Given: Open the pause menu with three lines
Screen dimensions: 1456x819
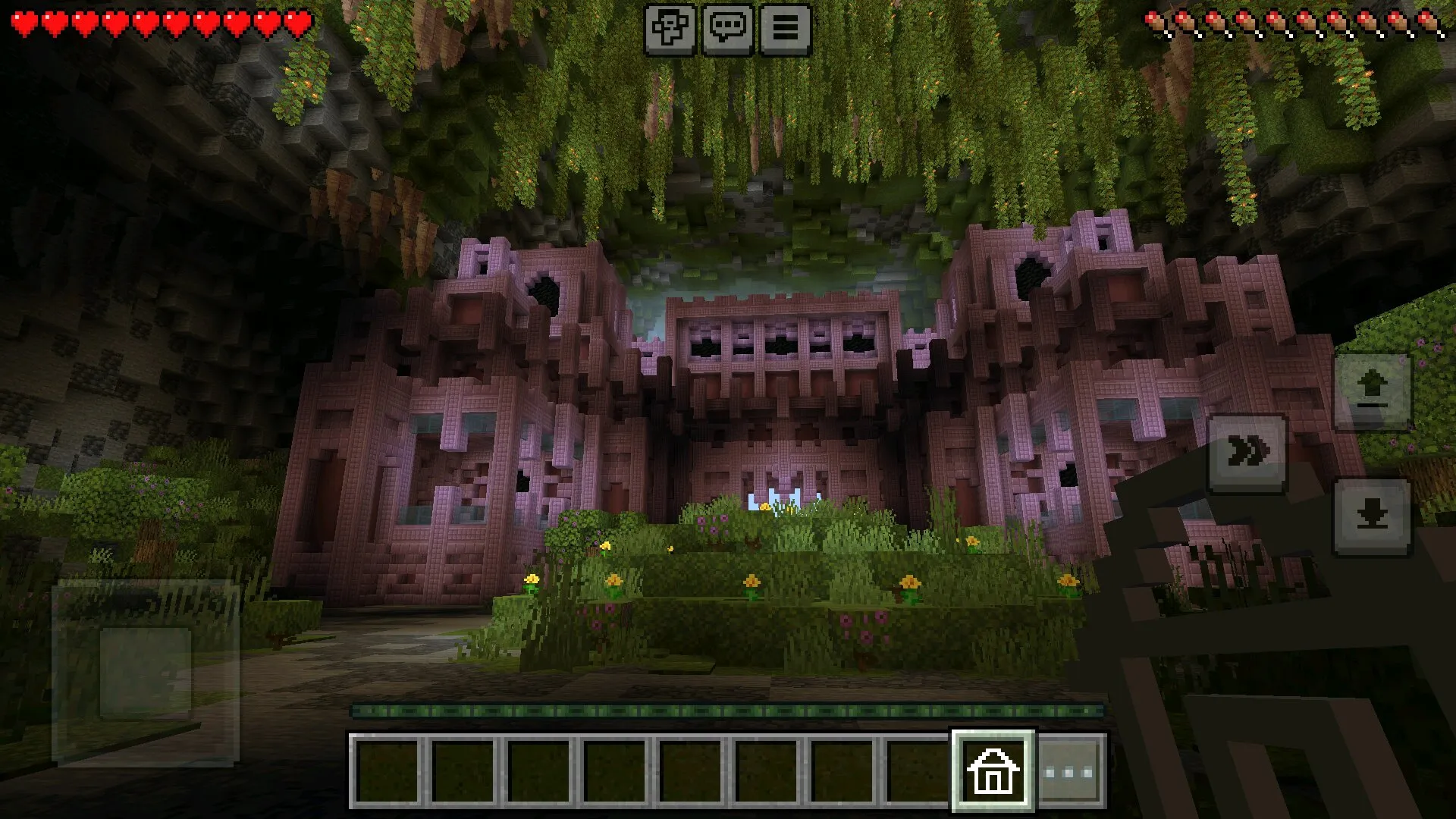Looking at the screenshot, I should pyautogui.click(x=785, y=30).
